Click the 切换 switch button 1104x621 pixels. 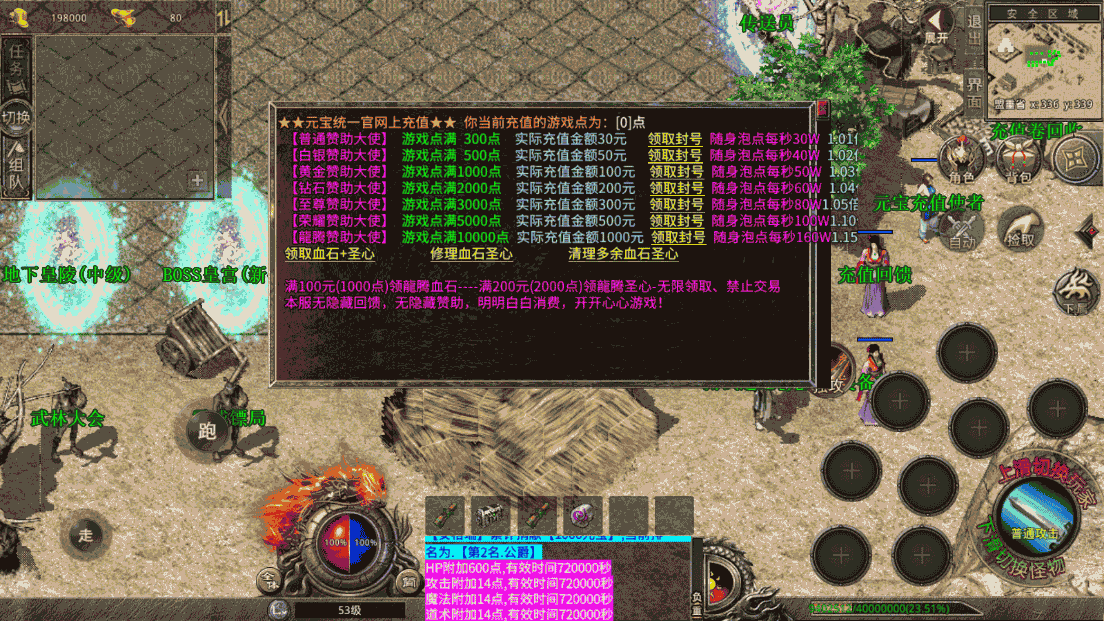(x=16, y=117)
